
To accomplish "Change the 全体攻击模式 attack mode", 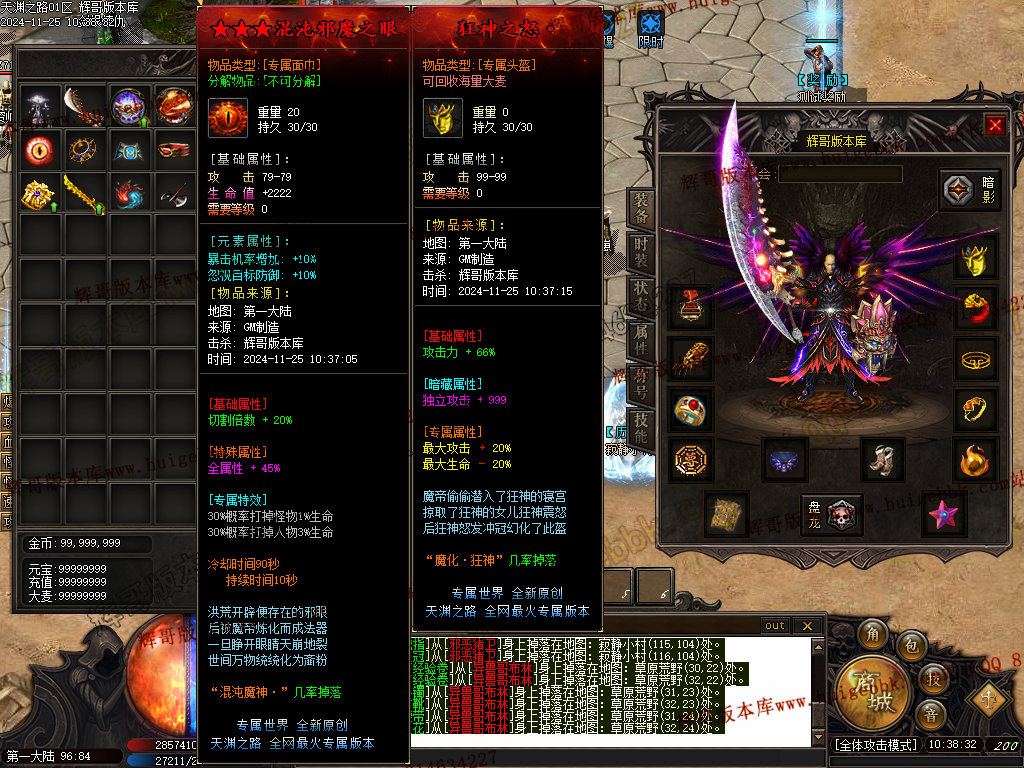I will pyautogui.click(x=874, y=745).
